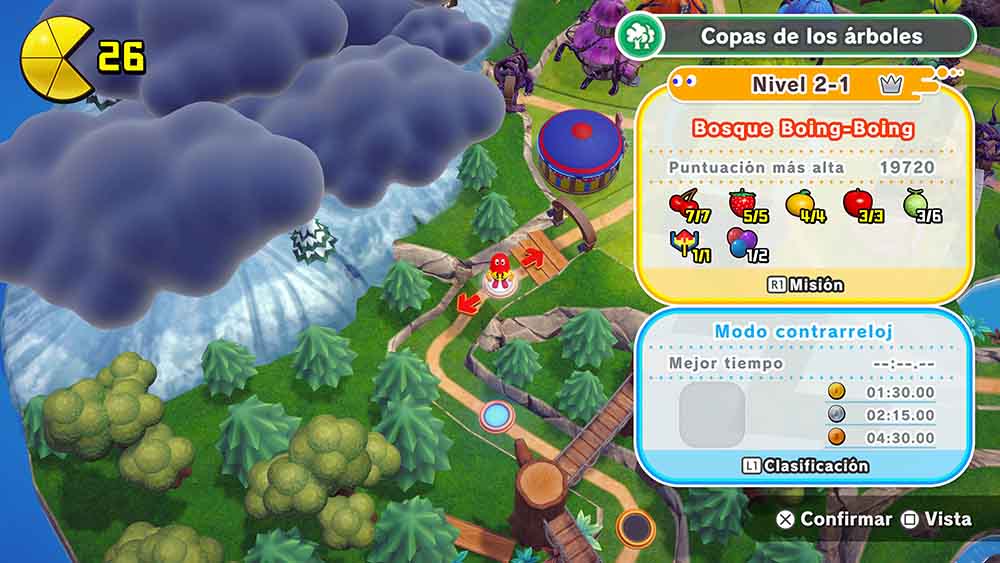Select the Nivel 2-1 header
1000x563 pixels.
(800, 85)
